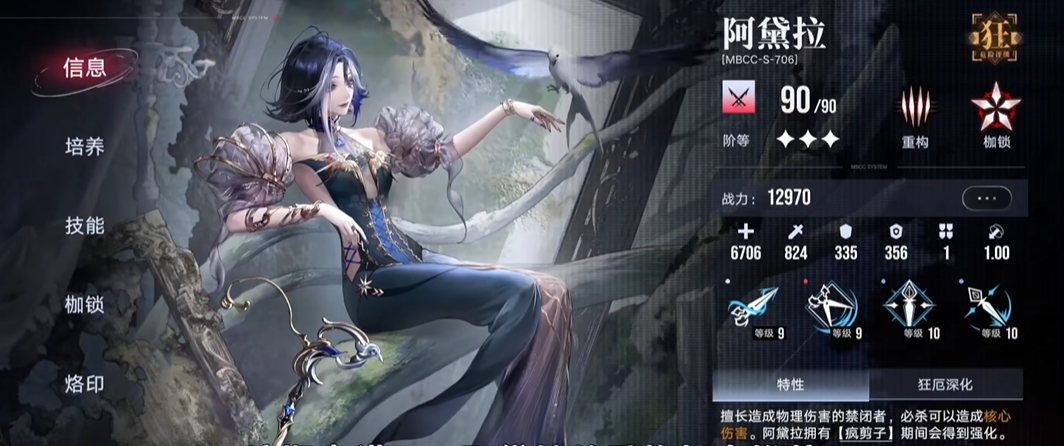The image size is (1064, 446).
Task: Select the 信息 menu entry
Action: (84, 68)
